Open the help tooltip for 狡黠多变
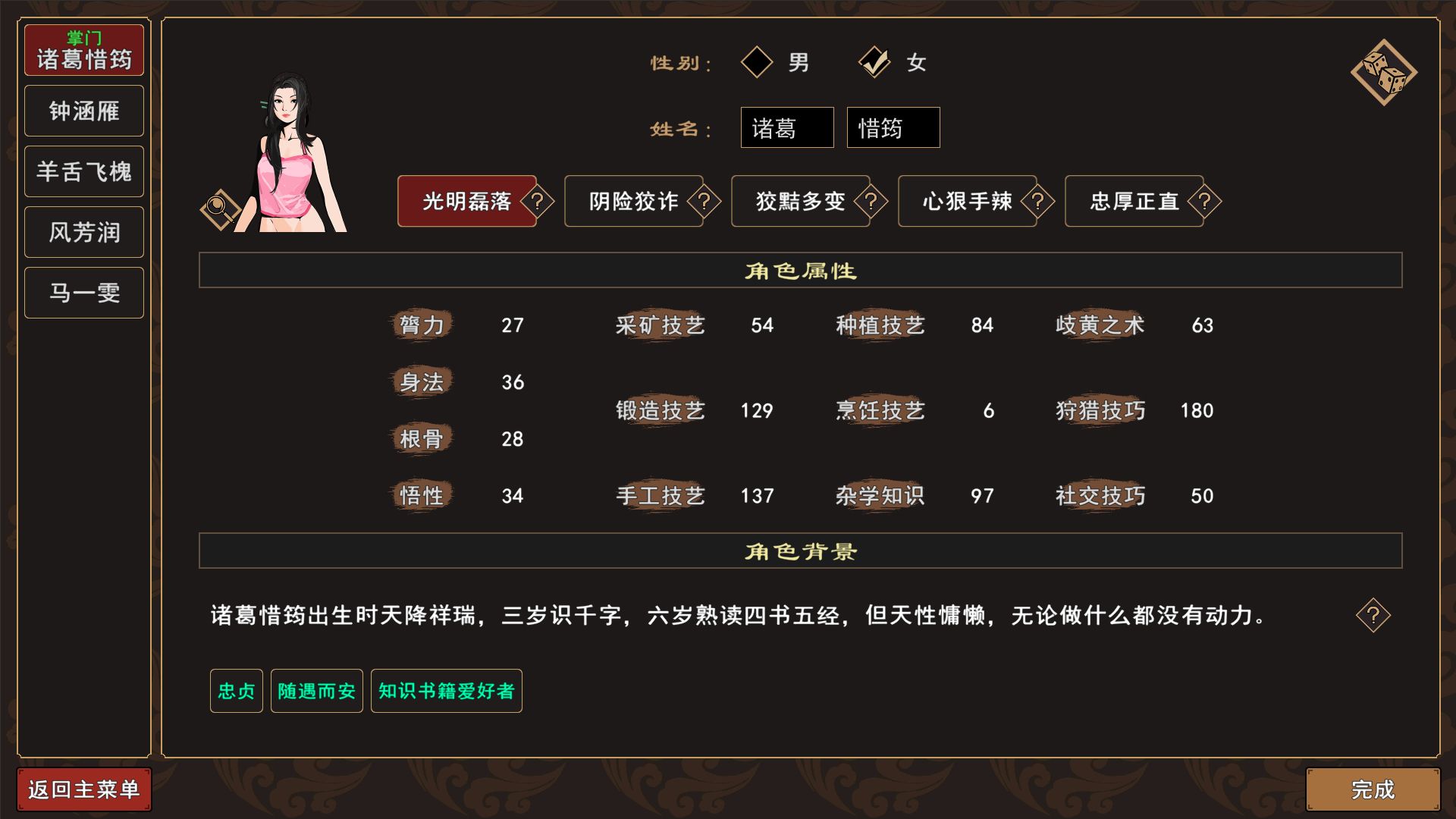This screenshot has height=819, width=1456. [872, 202]
